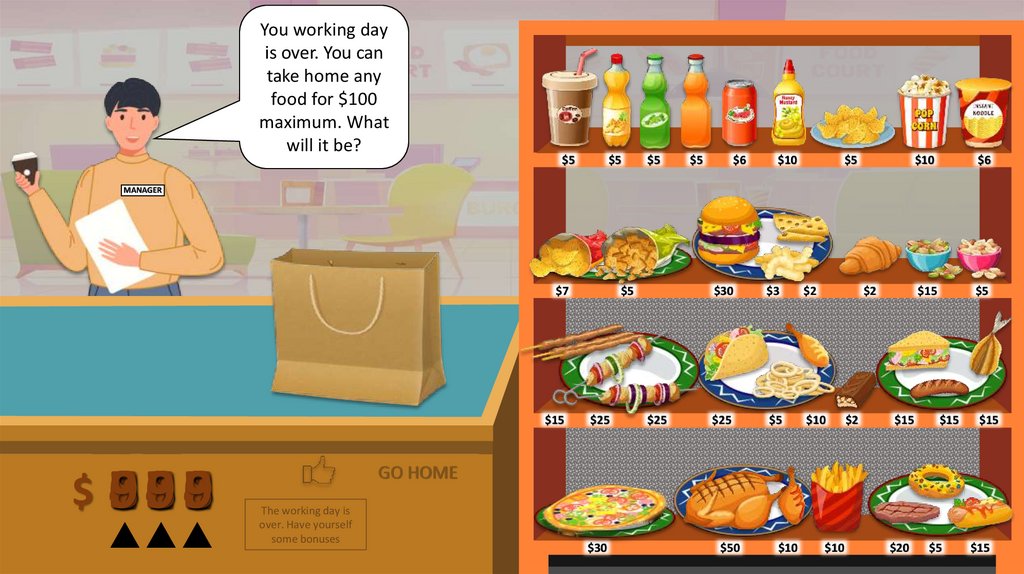Choose the cheese wedge
Image resolution: width=1024 pixels, height=574 pixels.
click(801, 227)
